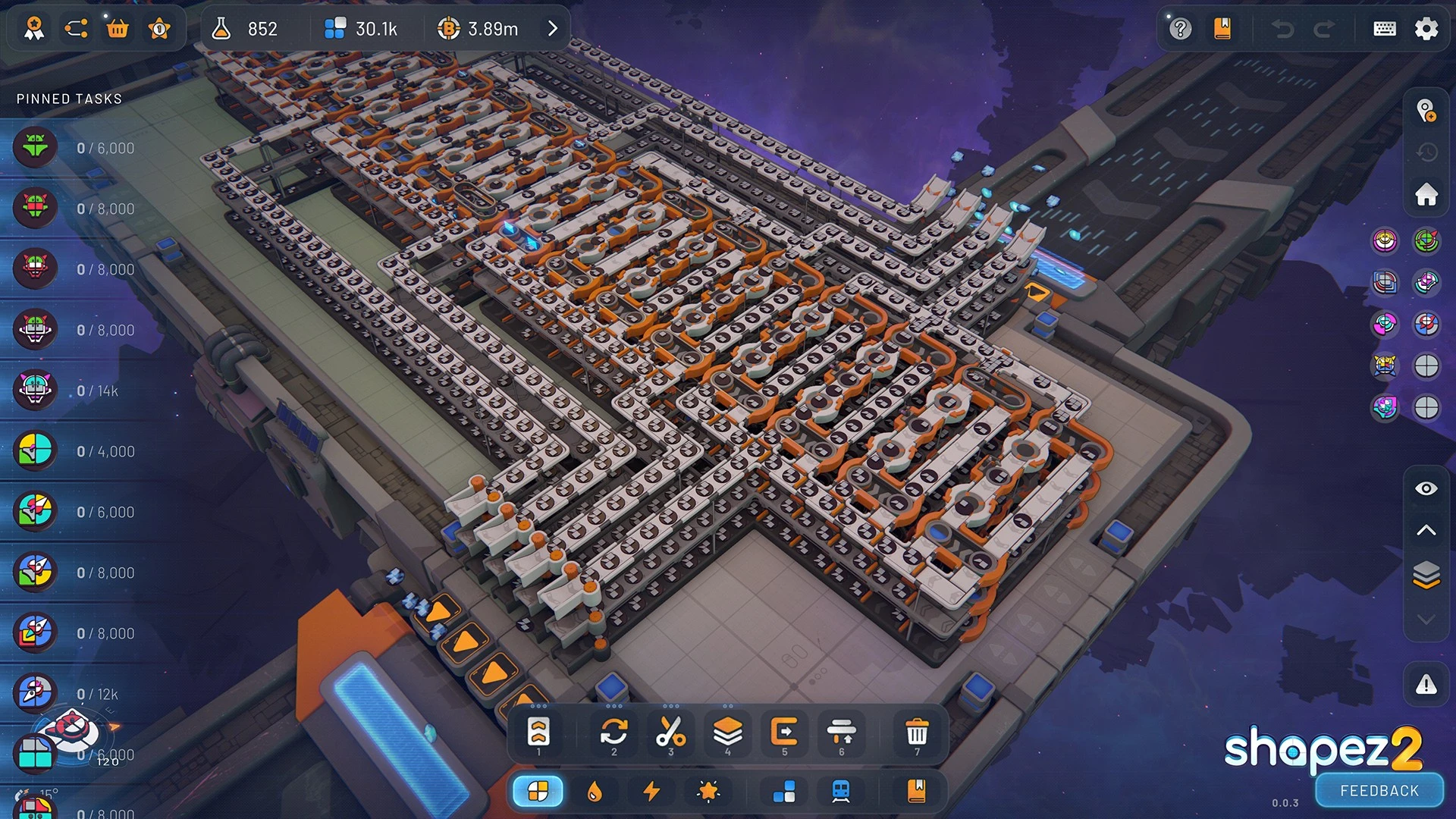Switch to the shapes building category
The height and width of the screenshot is (819, 1456).
(x=538, y=792)
